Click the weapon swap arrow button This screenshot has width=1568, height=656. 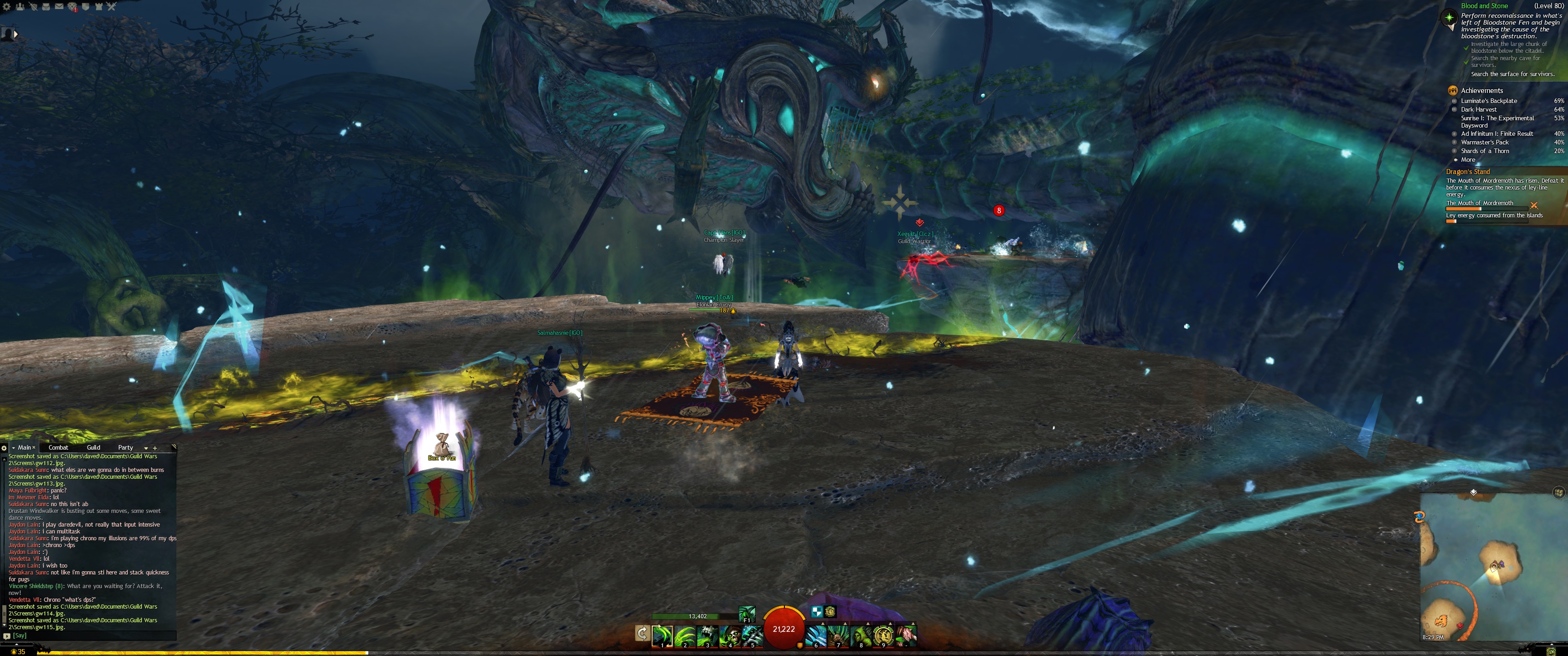point(642,634)
